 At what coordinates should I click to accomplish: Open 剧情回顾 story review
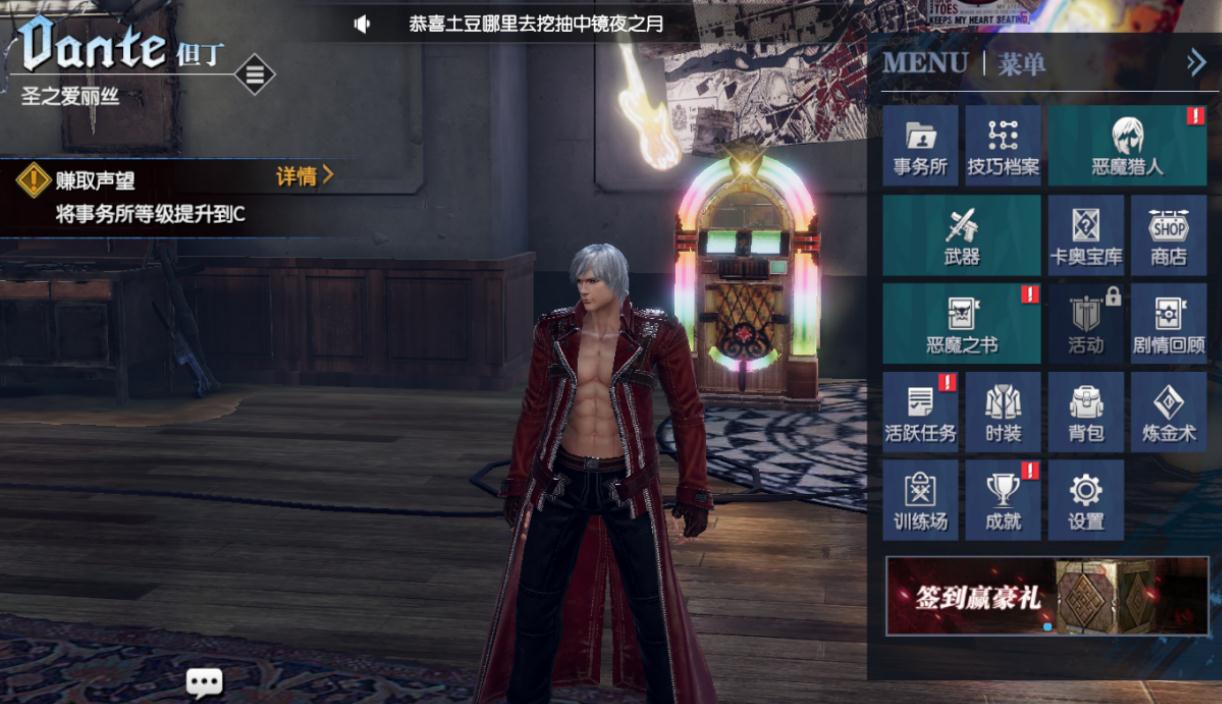(1168, 323)
